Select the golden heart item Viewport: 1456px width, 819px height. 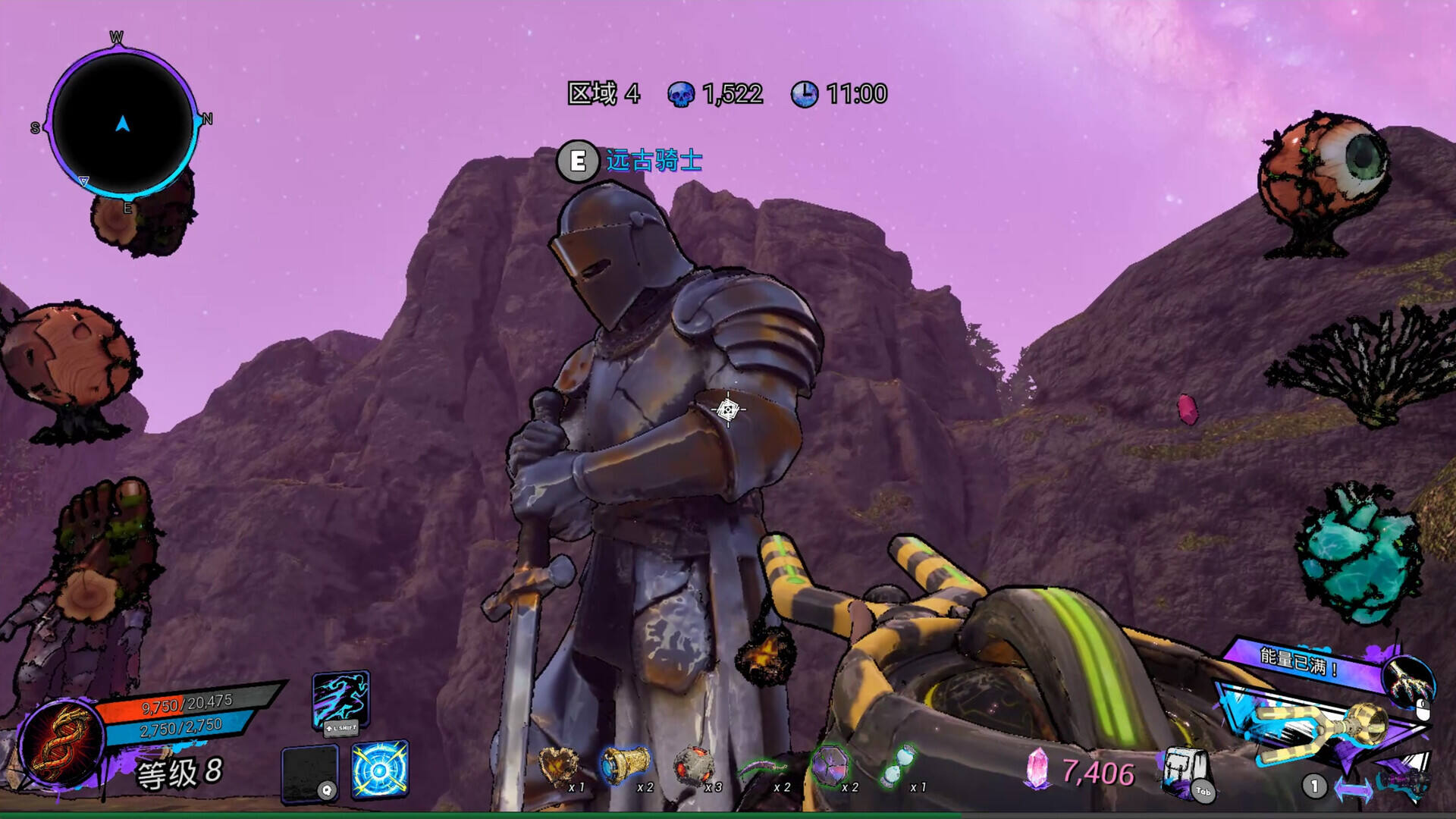click(557, 766)
